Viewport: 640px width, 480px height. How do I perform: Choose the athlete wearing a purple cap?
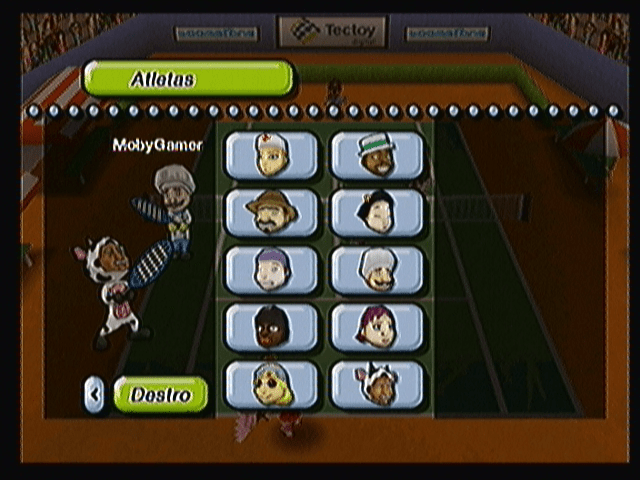[x=271, y=269]
